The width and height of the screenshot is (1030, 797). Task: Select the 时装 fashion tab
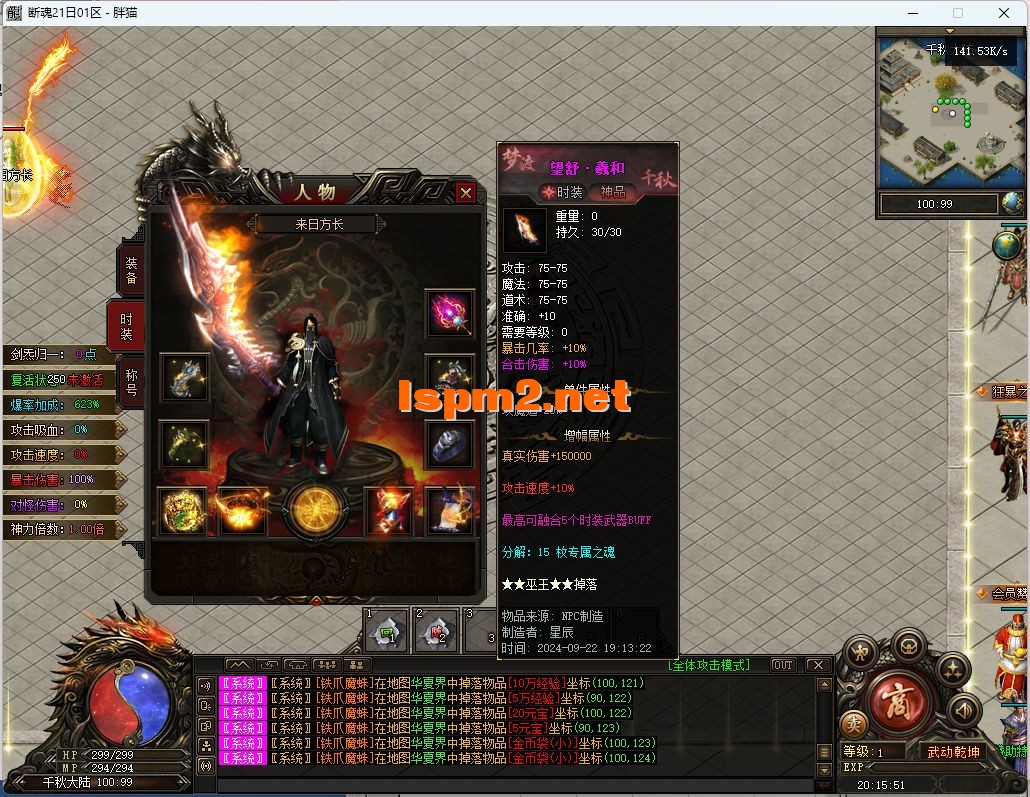127,326
